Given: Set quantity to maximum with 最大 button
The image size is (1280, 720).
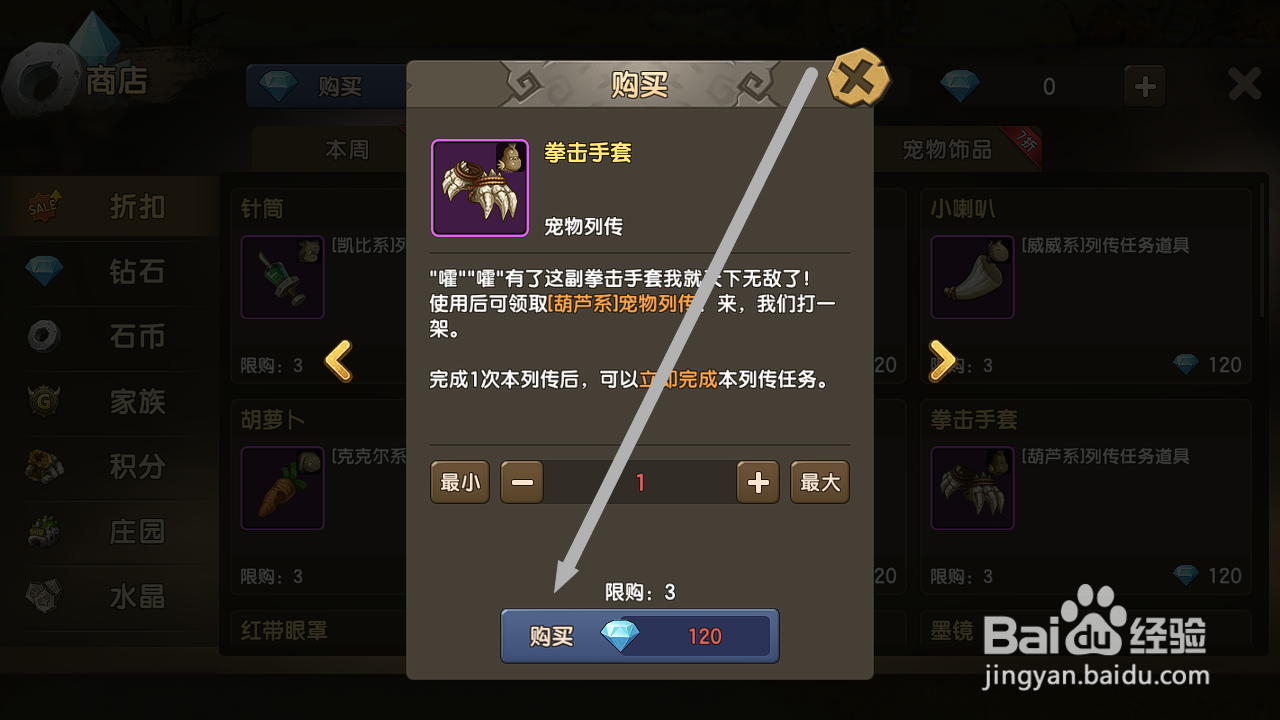Looking at the screenshot, I should pyautogui.click(x=819, y=482).
